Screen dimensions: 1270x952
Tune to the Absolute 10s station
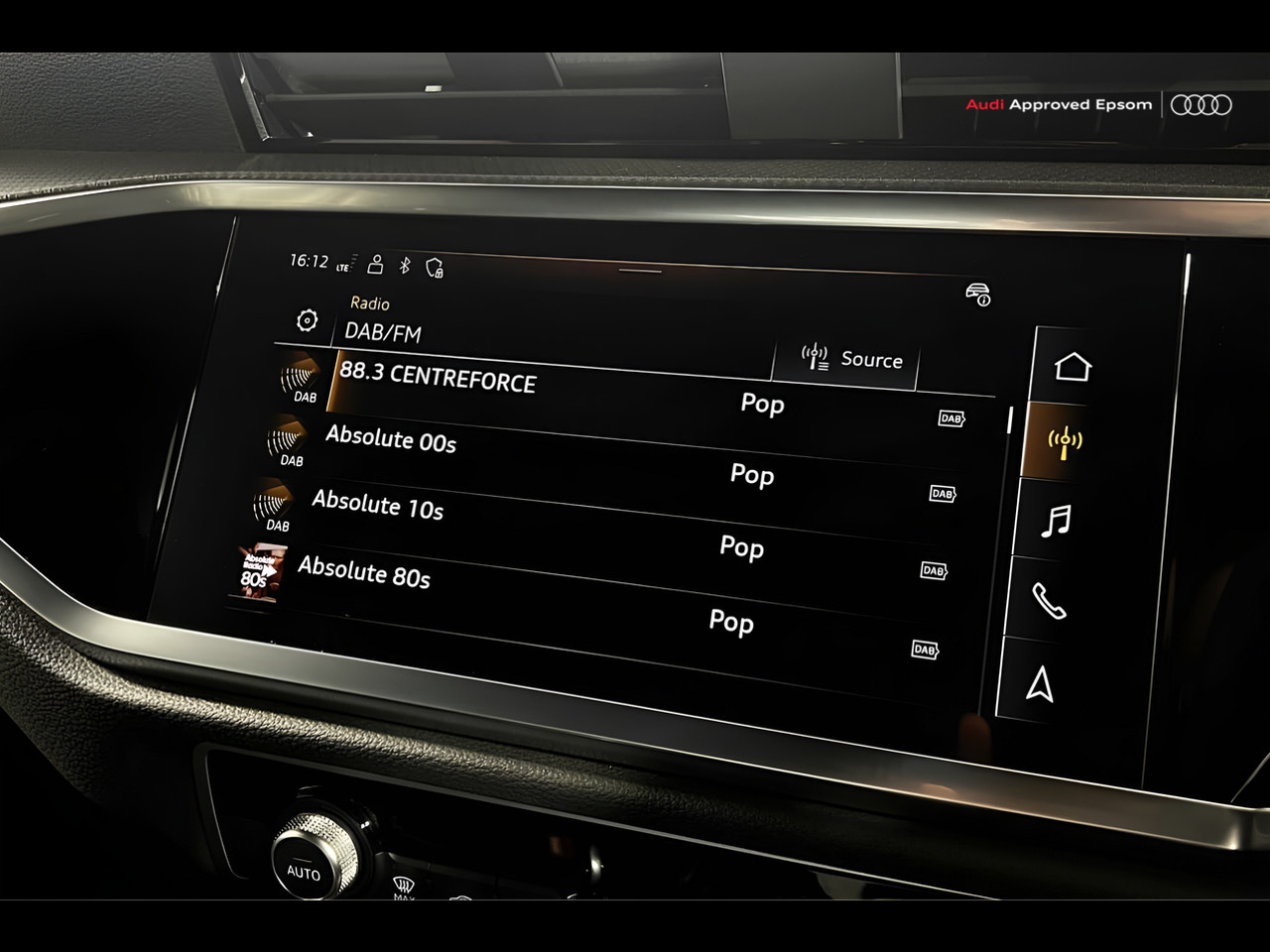tap(378, 506)
